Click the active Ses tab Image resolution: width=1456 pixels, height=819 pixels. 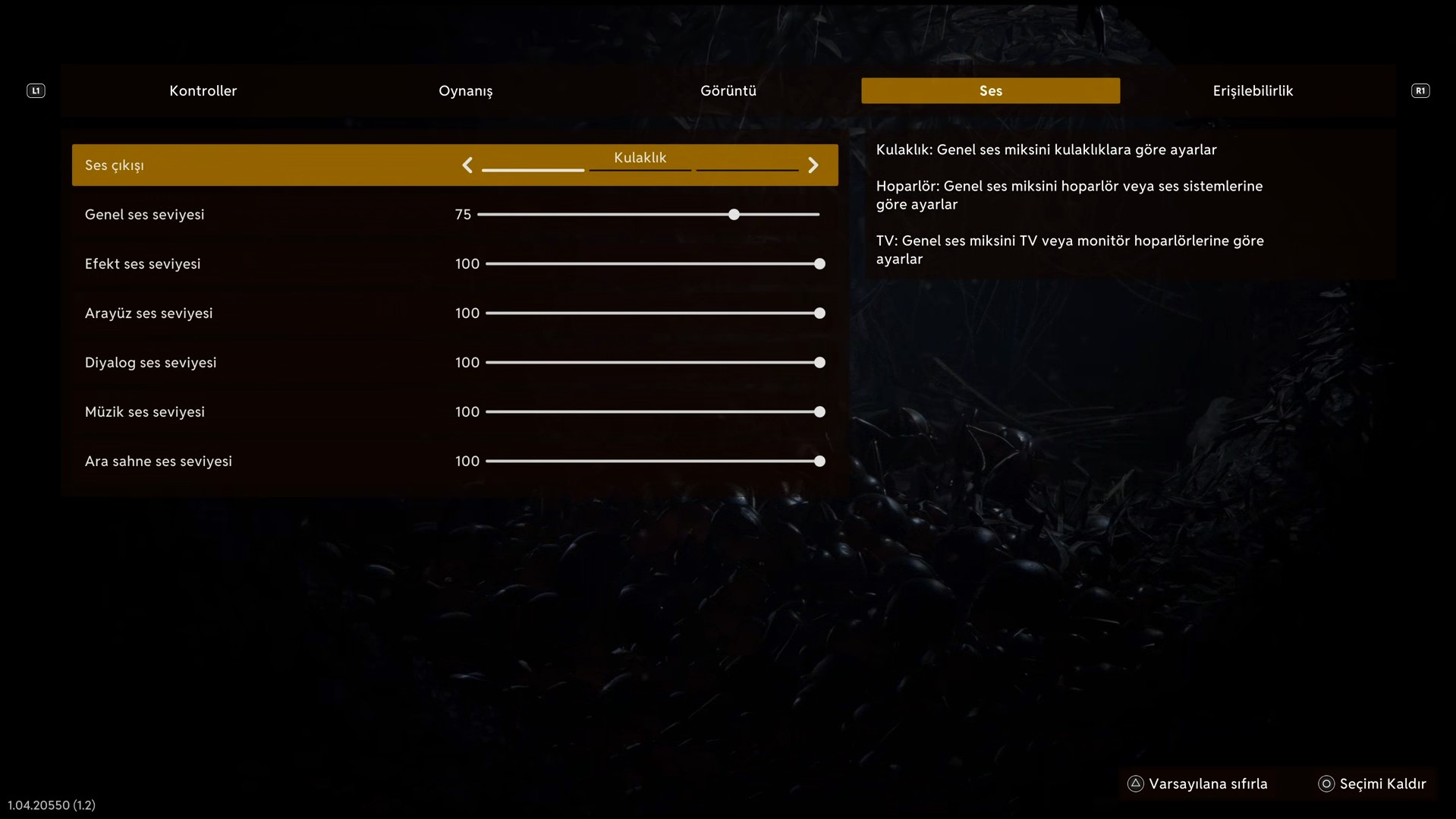pos(990,91)
